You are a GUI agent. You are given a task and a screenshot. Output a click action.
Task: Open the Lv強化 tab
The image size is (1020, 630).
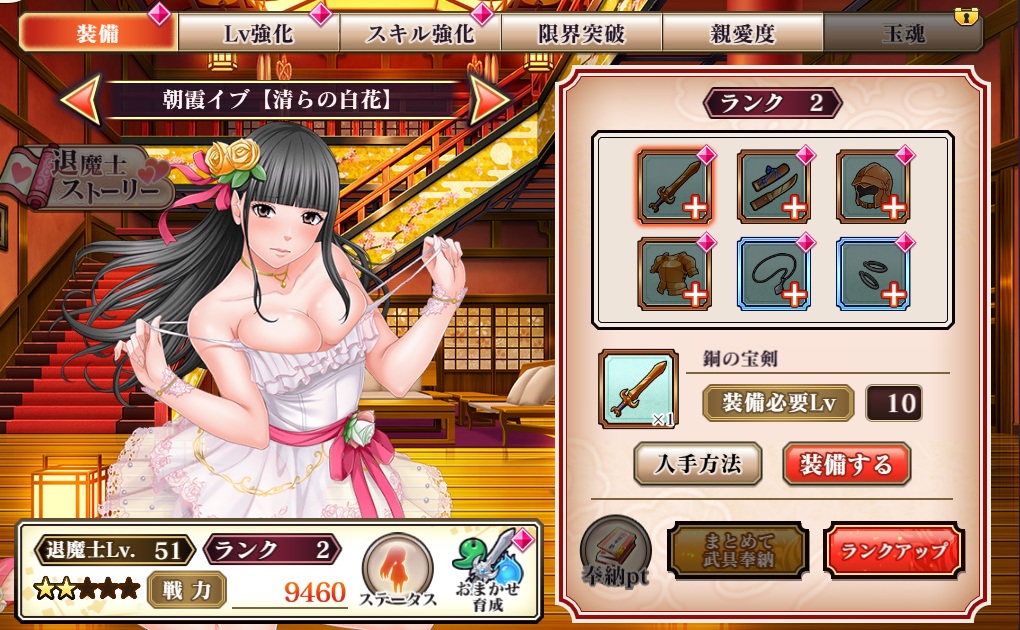(258, 33)
